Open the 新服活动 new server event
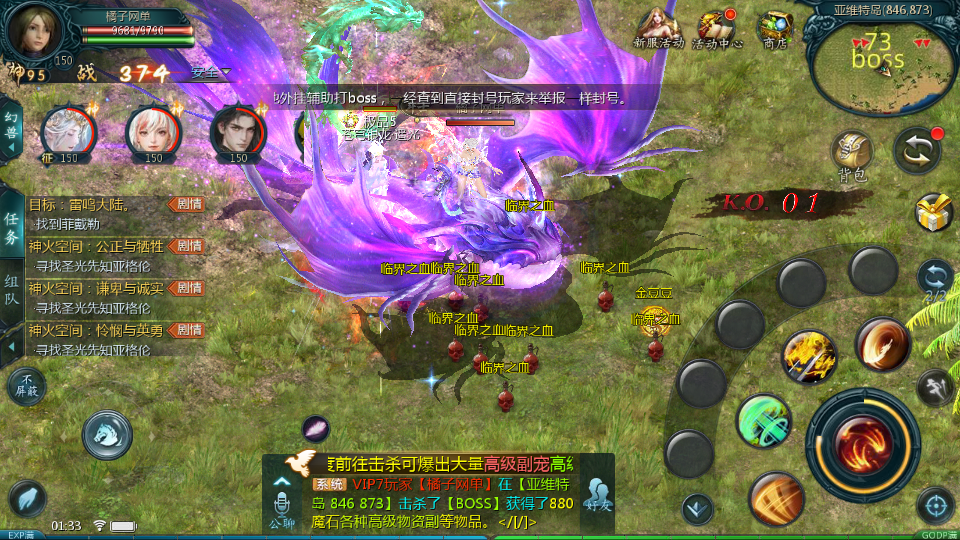The image size is (960, 540). click(x=658, y=26)
